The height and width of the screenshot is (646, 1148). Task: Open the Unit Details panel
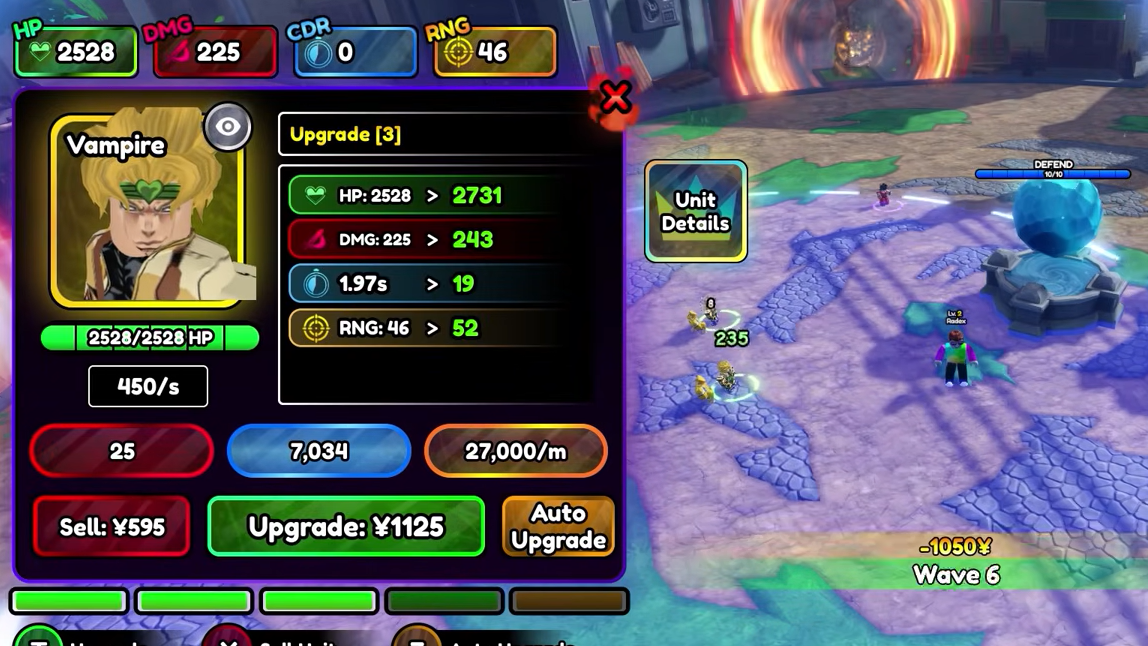pyautogui.click(x=695, y=211)
